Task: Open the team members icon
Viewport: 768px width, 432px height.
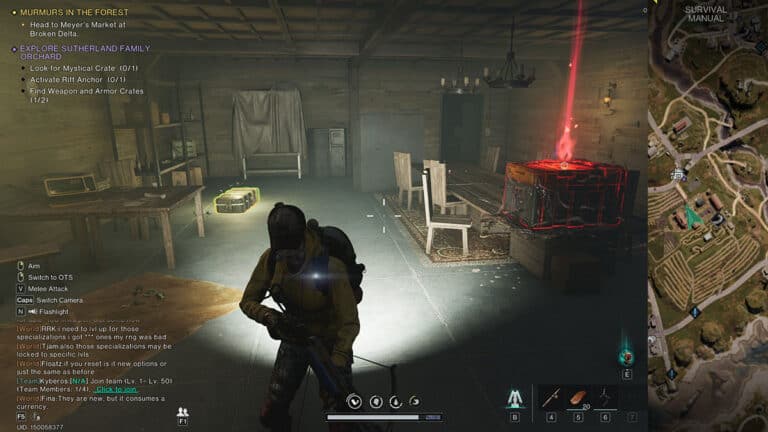Action: tap(182, 410)
